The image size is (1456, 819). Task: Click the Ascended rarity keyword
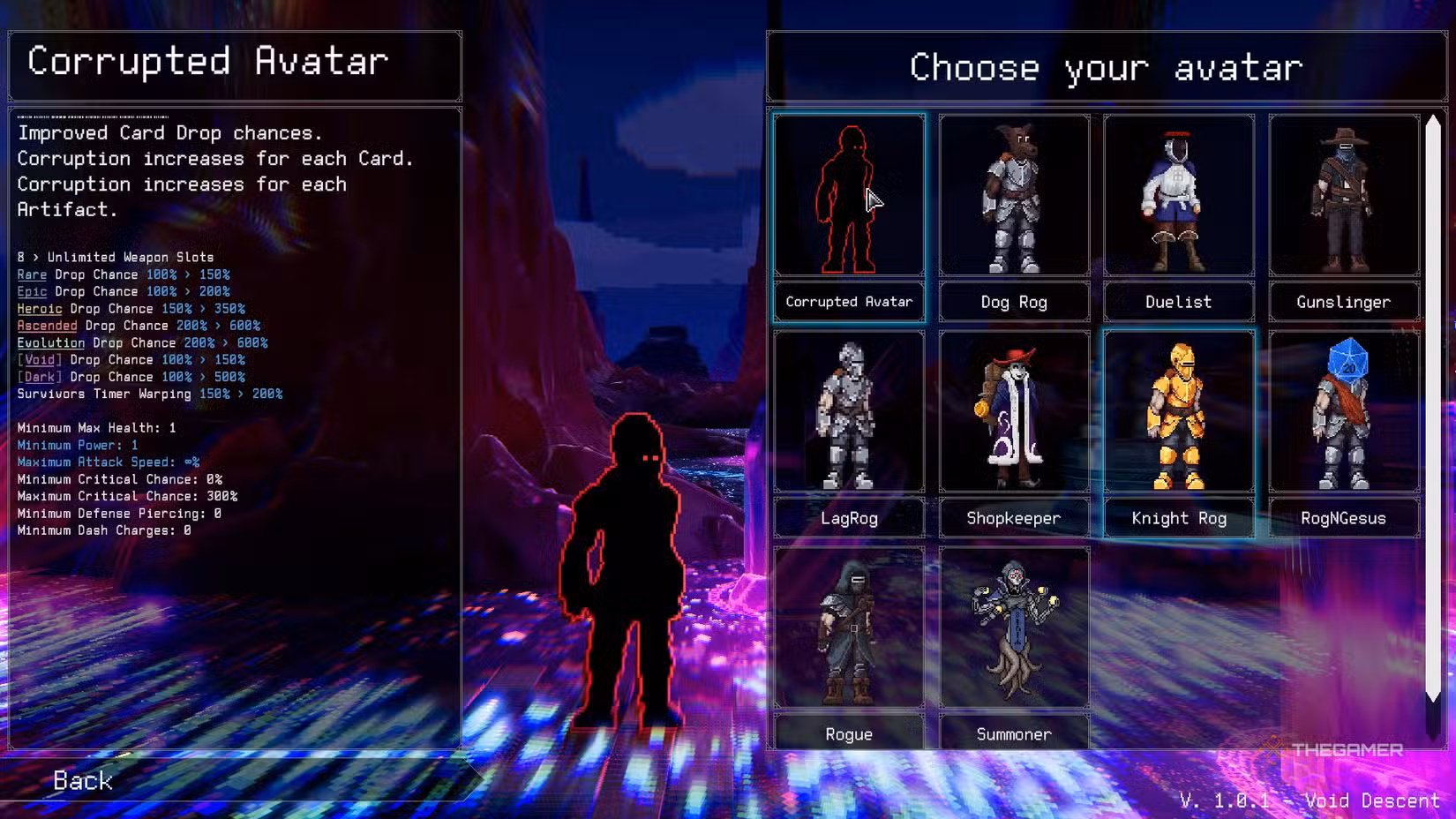(47, 326)
